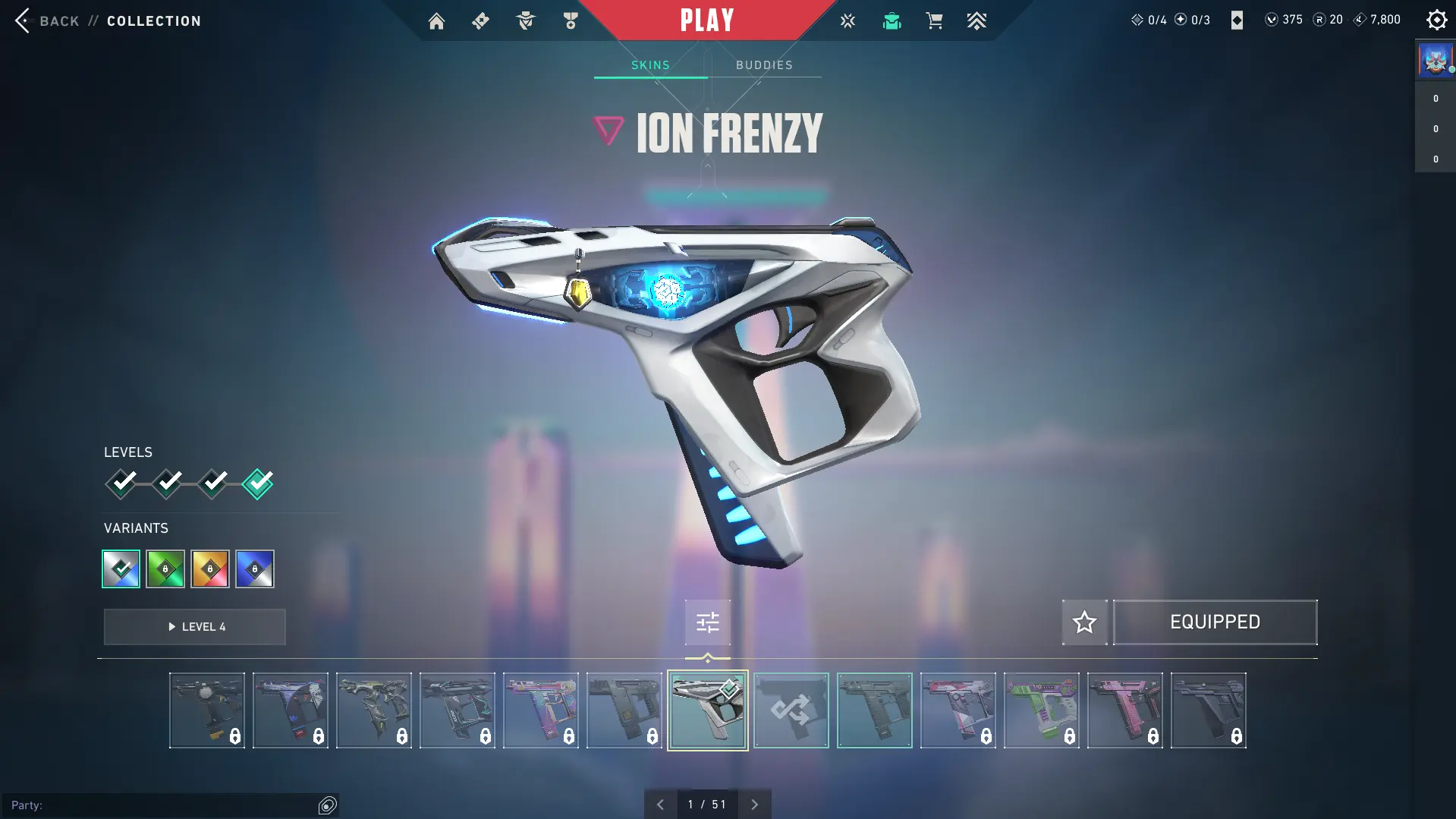
Task: Open the skin filter sliders button
Action: coord(707,623)
